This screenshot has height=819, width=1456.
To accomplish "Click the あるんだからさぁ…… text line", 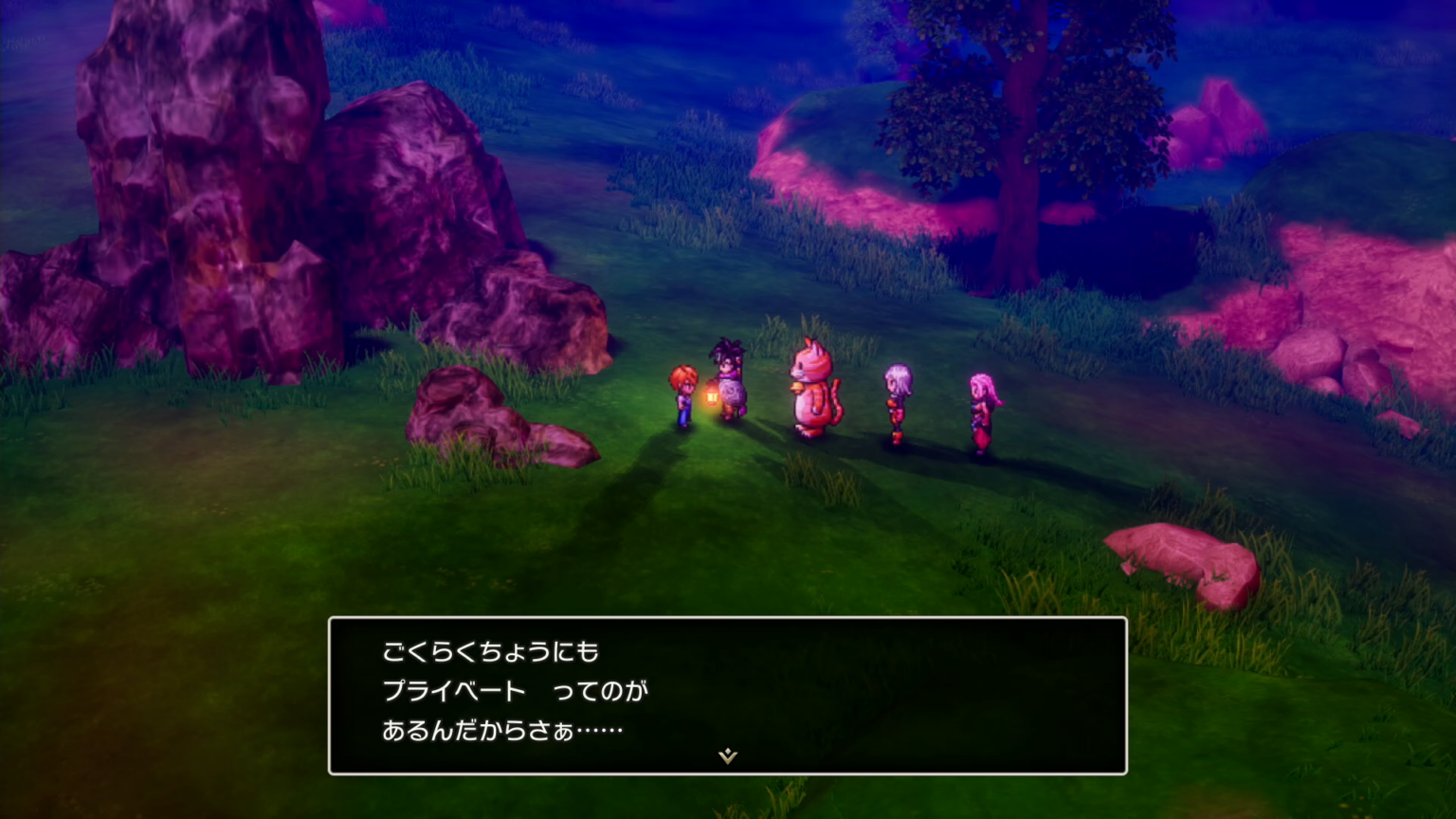I will 502,730.
